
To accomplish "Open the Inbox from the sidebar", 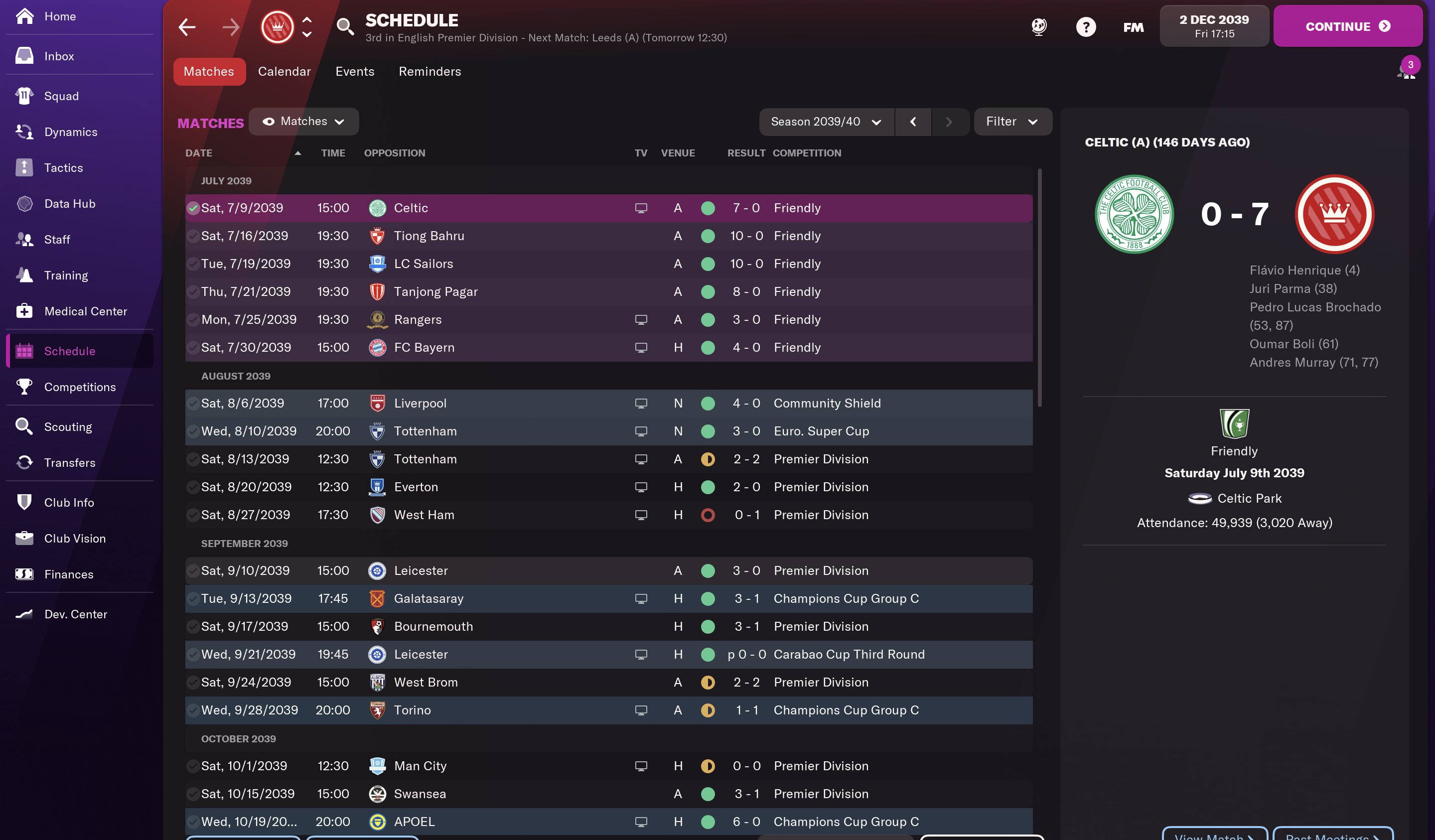I will pyautogui.click(x=59, y=56).
